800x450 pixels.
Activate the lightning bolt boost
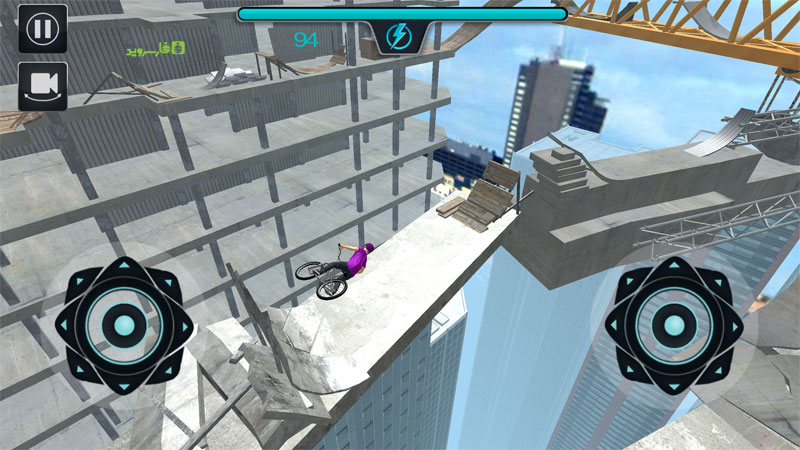[402, 40]
